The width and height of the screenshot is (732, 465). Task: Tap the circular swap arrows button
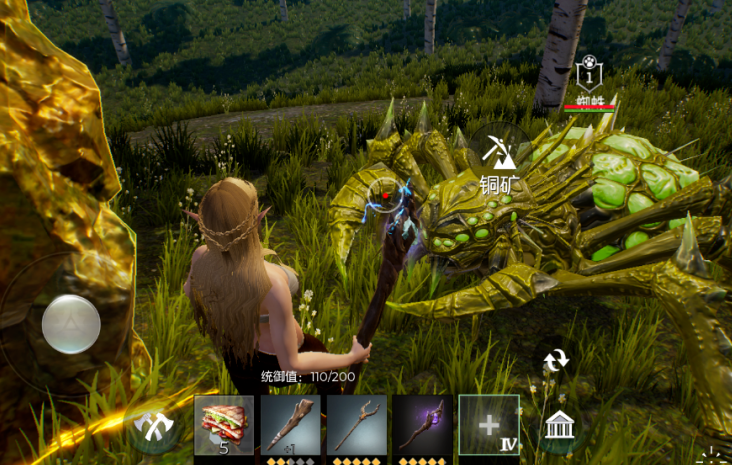pos(555,361)
